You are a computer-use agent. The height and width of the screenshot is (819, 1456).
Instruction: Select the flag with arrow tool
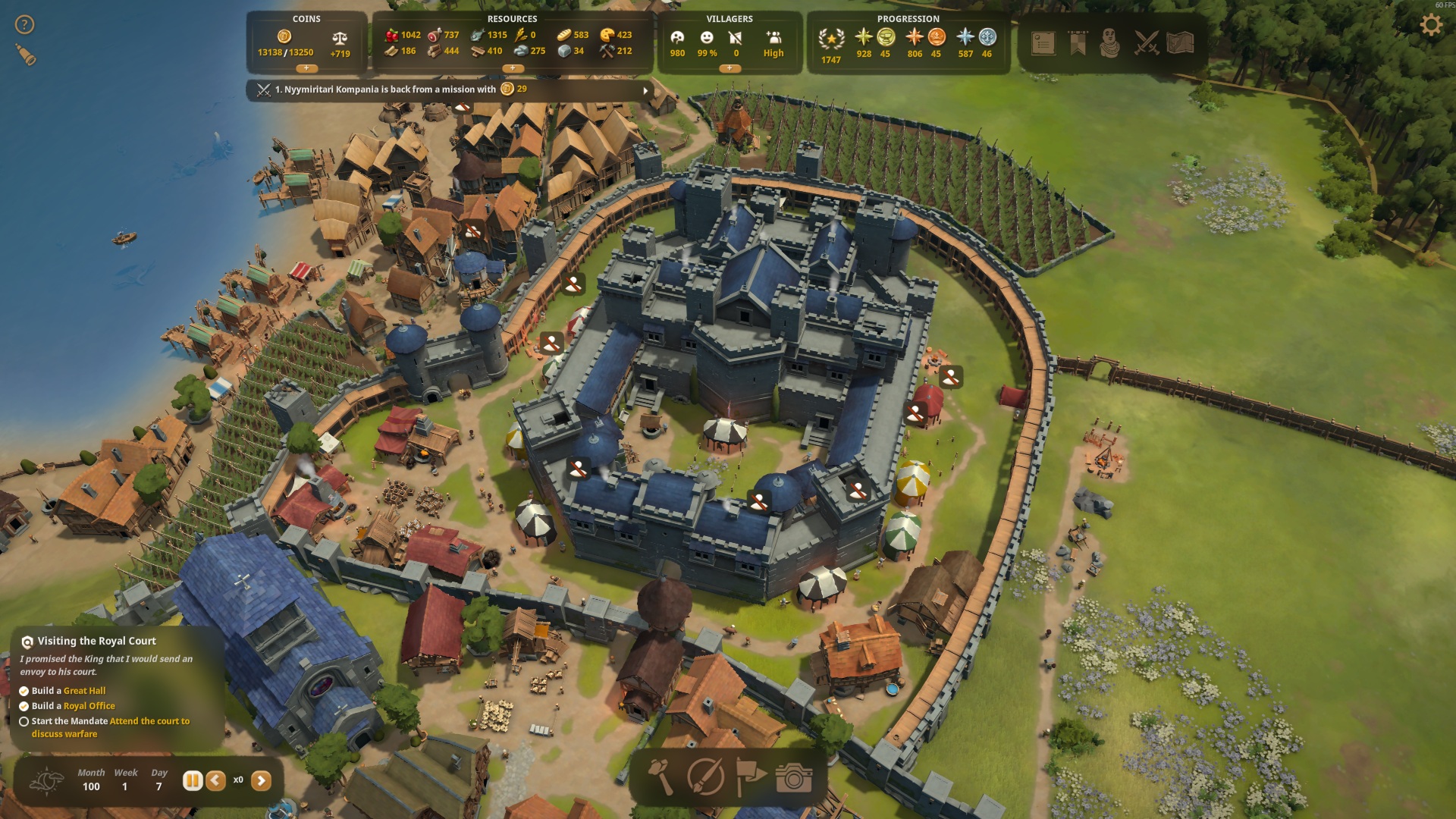click(x=750, y=777)
